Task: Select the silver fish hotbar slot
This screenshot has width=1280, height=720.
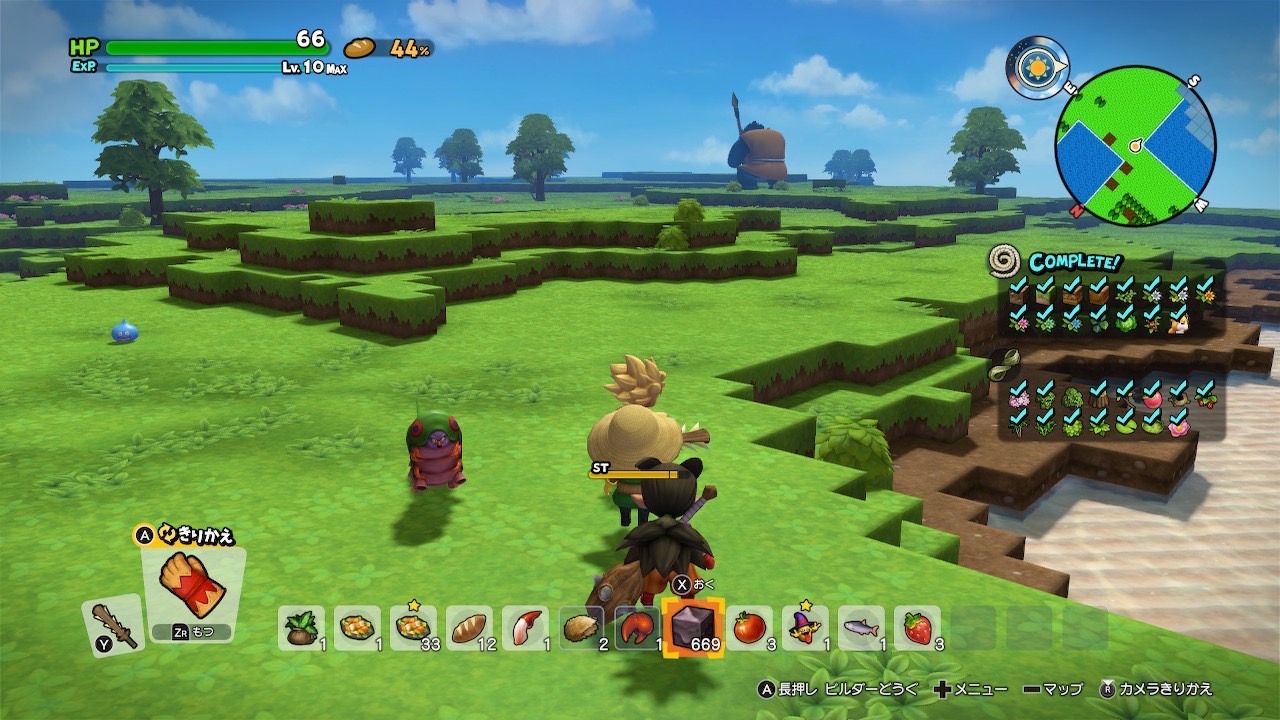Action: [861, 628]
